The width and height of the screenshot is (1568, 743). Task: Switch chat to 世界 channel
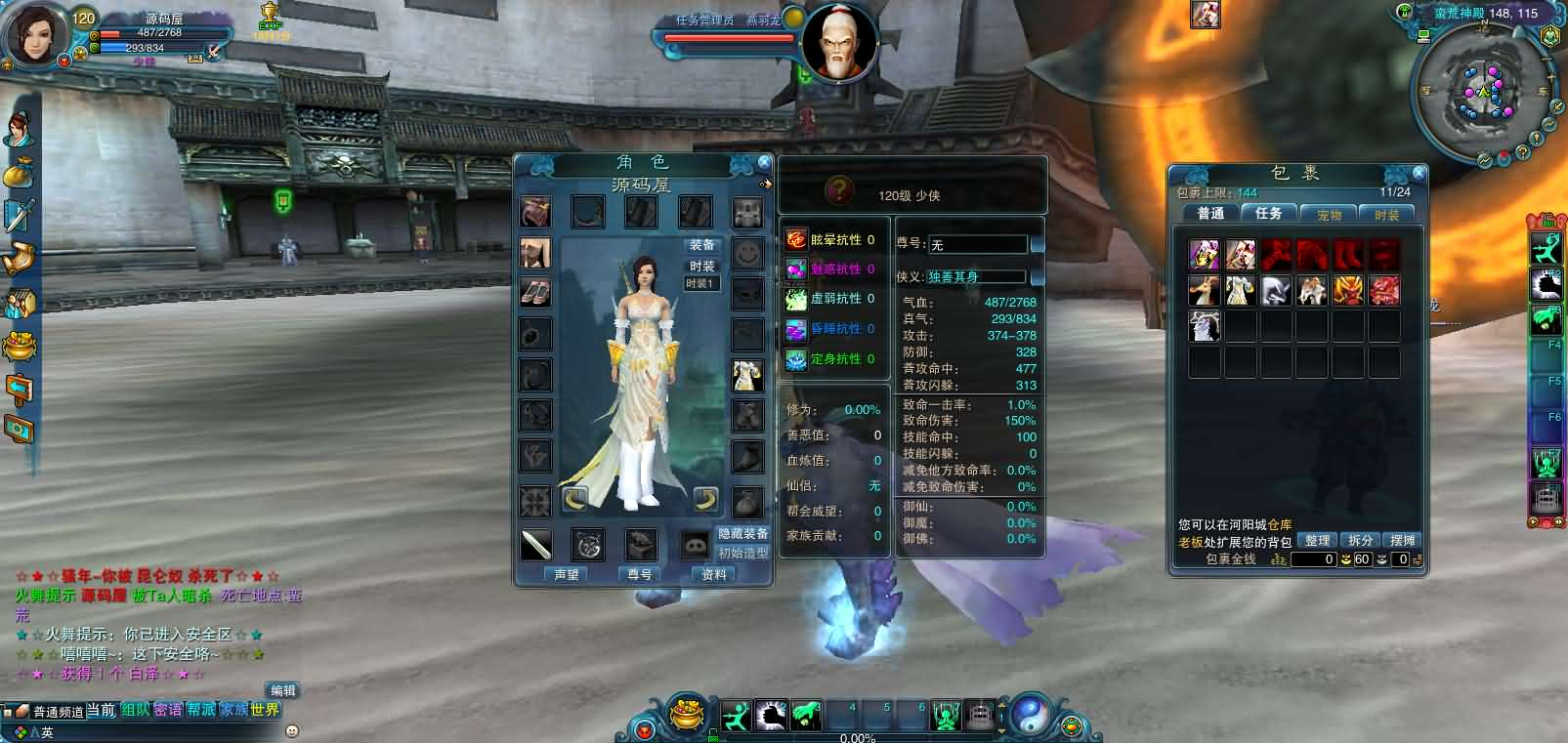pos(265,710)
